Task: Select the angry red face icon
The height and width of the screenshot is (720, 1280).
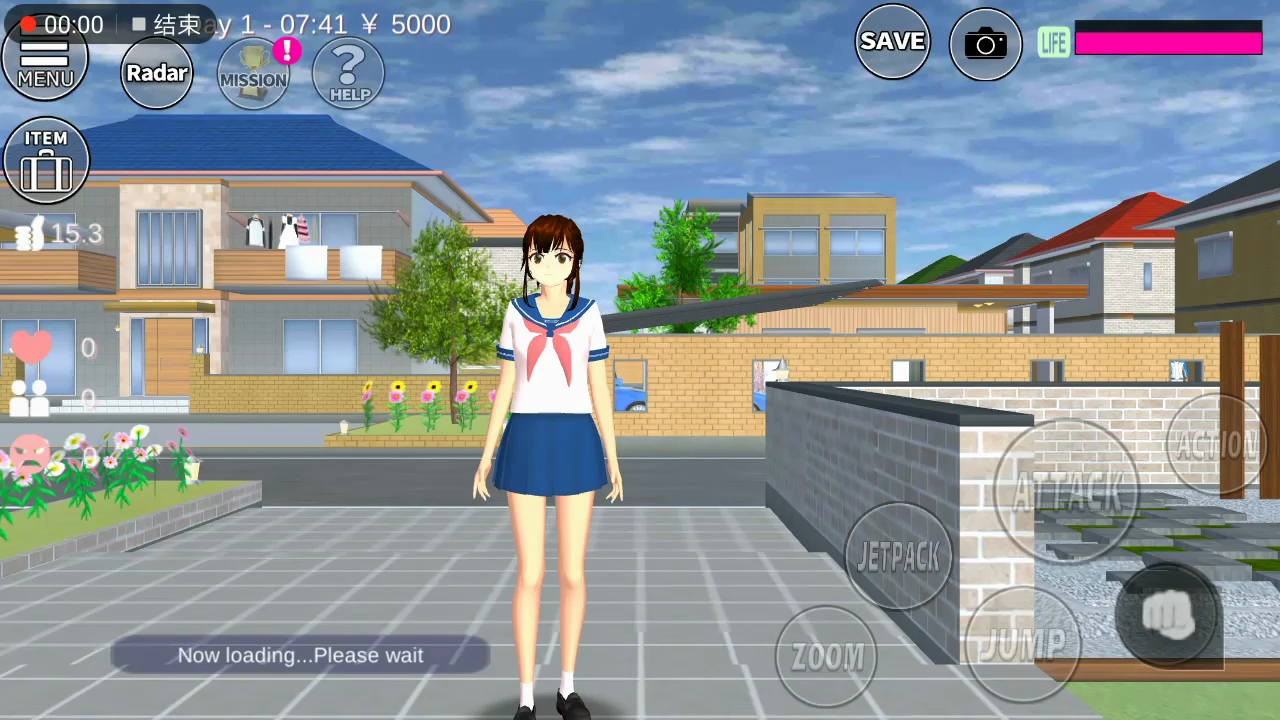Action: point(30,455)
